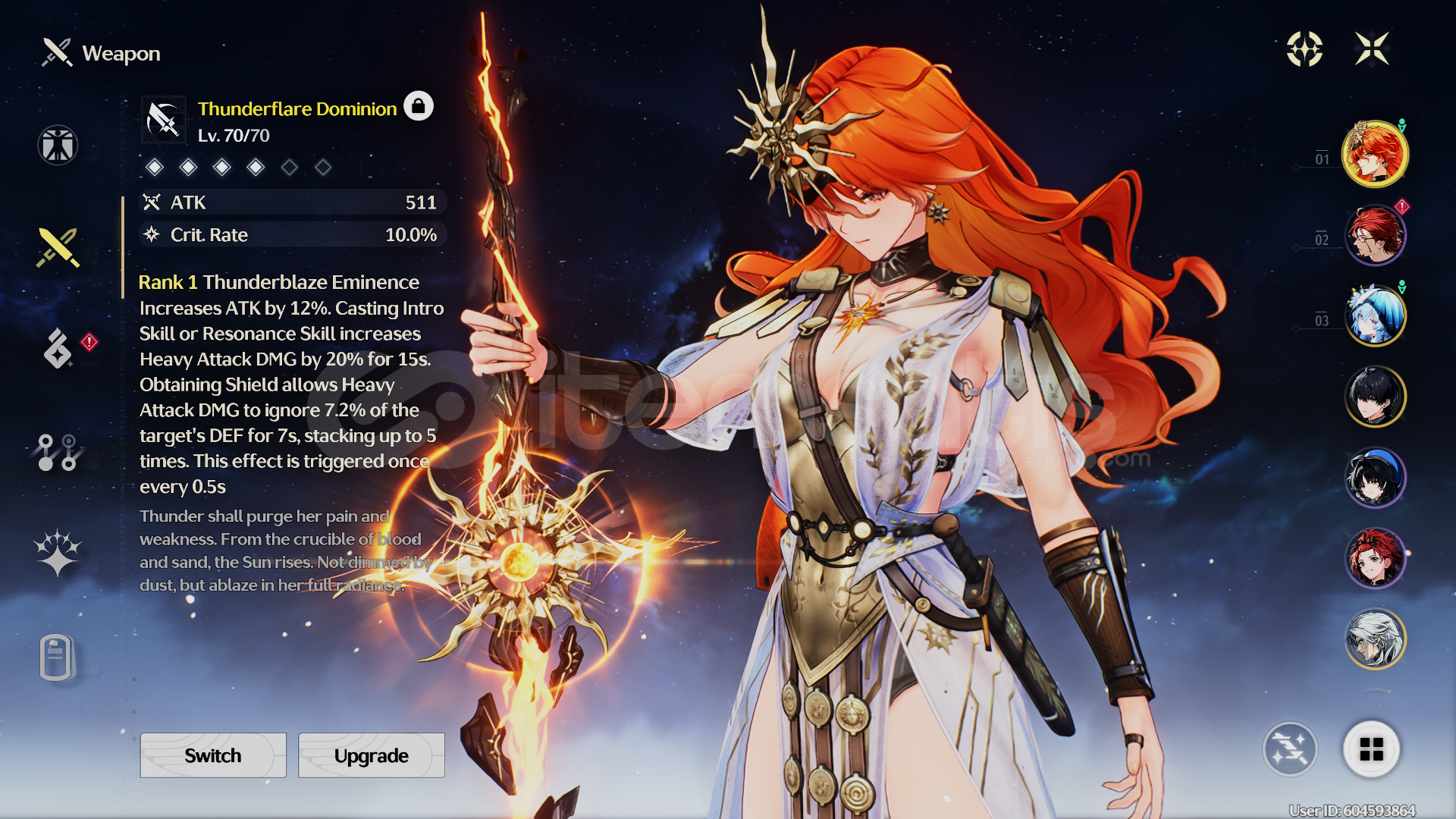This screenshot has height=819, width=1456.
Task: Toggle the weapon lock icon
Action: 418,106
